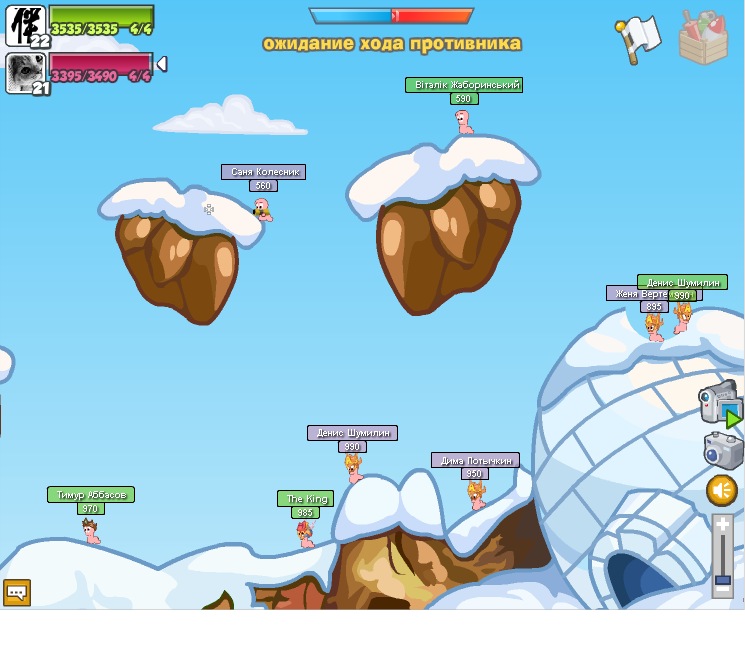Take a screenshot with the photo camera
745x650 pixels.
722,450
